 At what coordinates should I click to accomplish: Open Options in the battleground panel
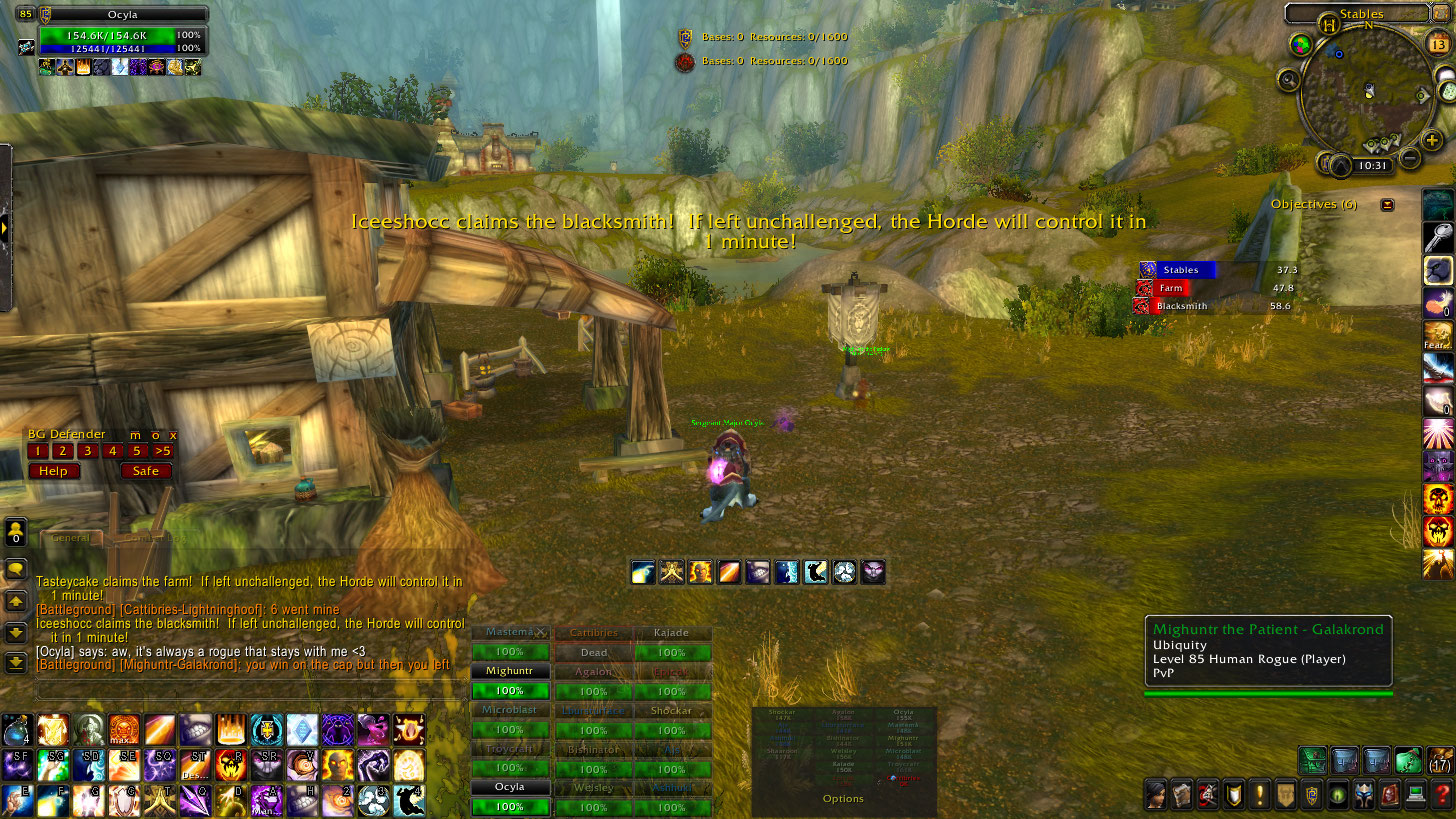pyautogui.click(x=843, y=798)
